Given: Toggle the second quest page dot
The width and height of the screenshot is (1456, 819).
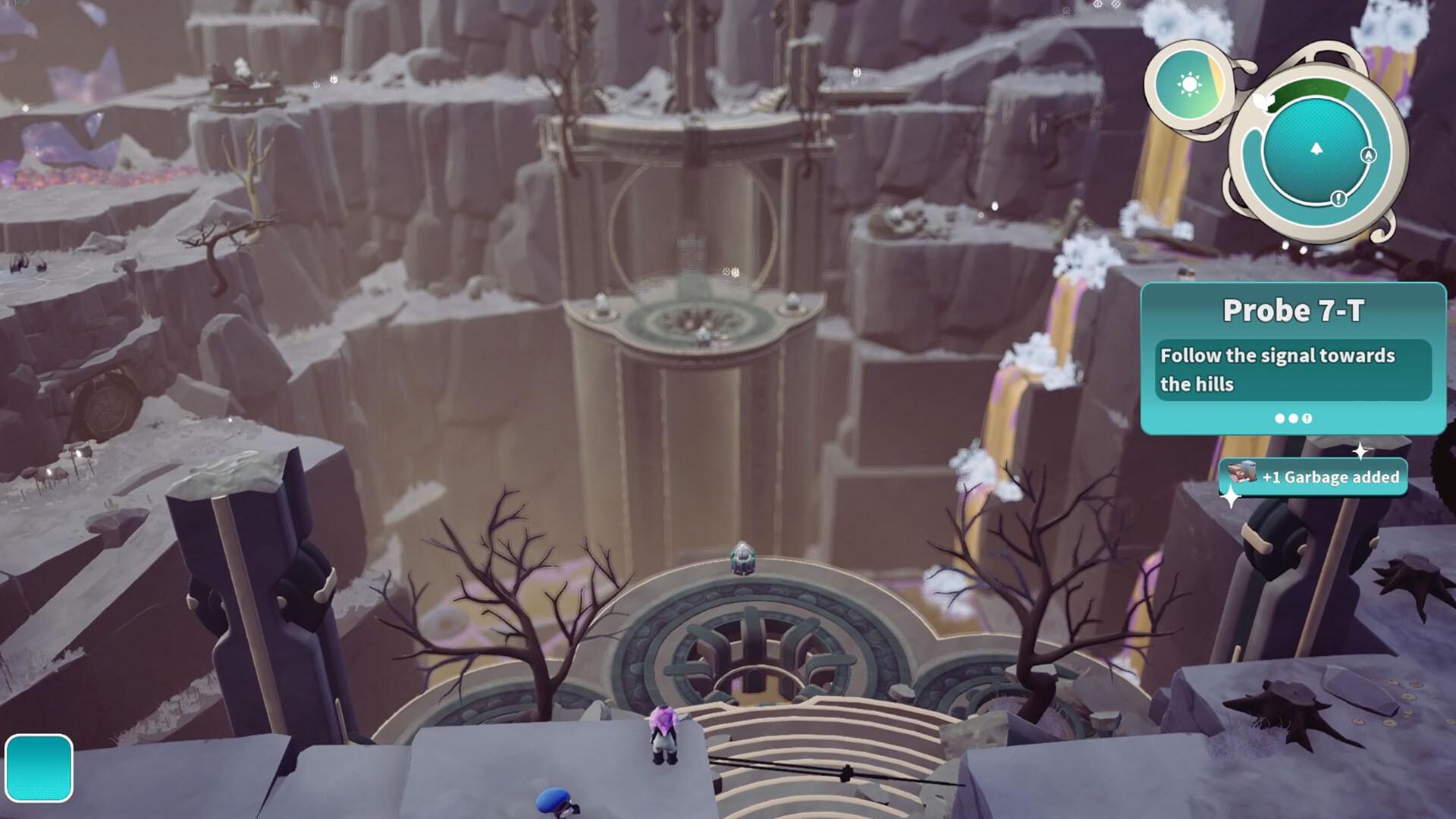Looking at the screenshot, I should point(1292,418).
